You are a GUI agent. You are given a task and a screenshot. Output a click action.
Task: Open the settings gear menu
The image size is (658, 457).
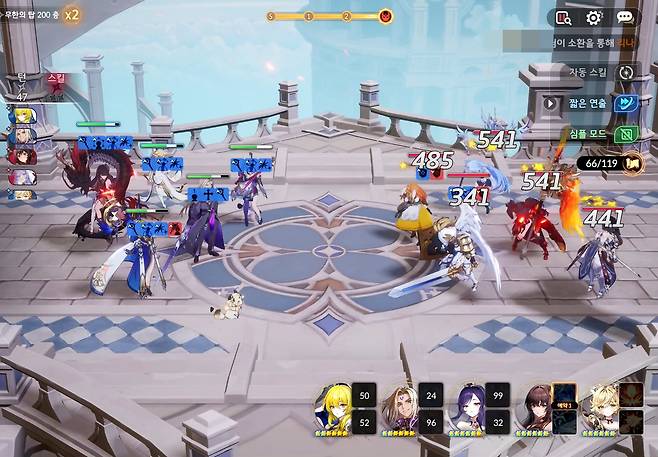pos(594,17)
